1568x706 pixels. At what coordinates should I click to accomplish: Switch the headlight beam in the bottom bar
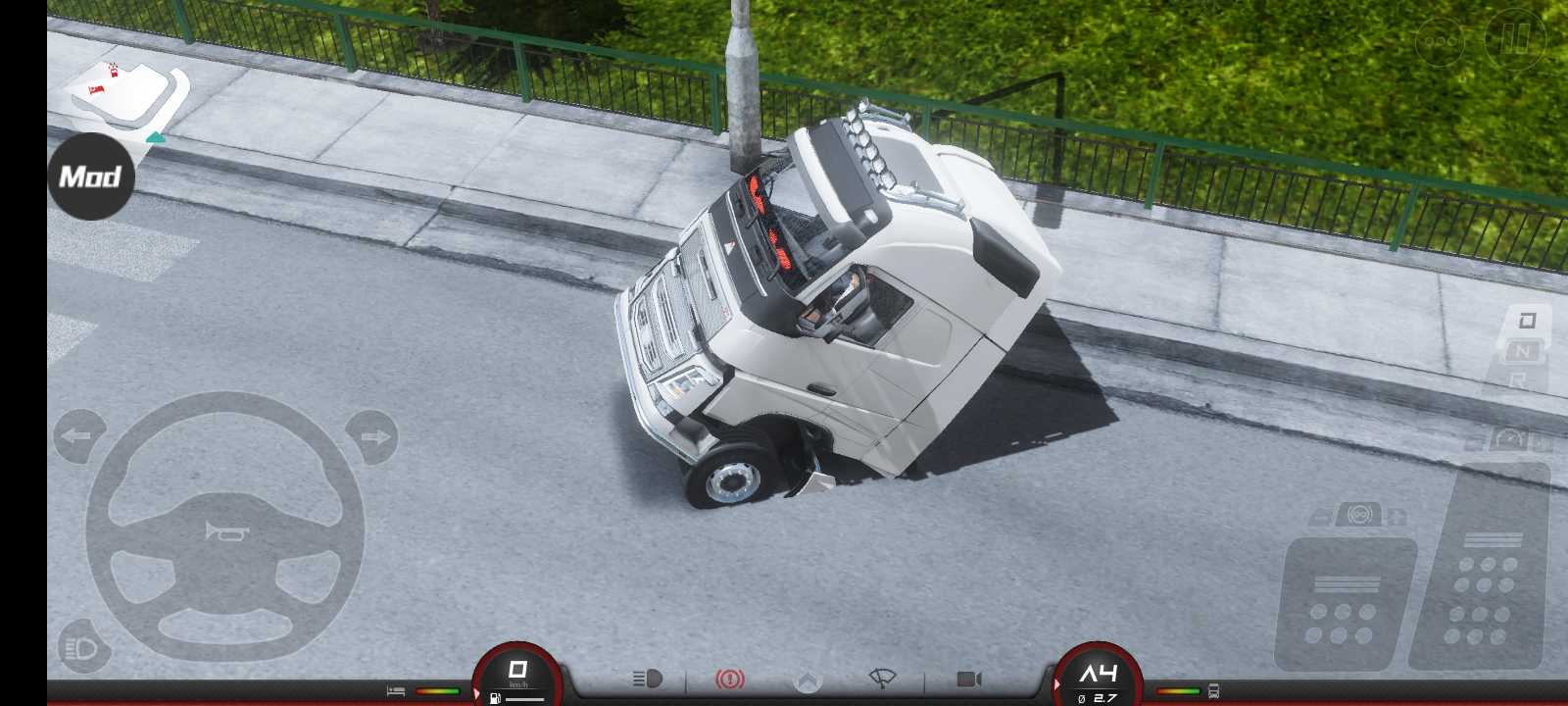[648, 679]
